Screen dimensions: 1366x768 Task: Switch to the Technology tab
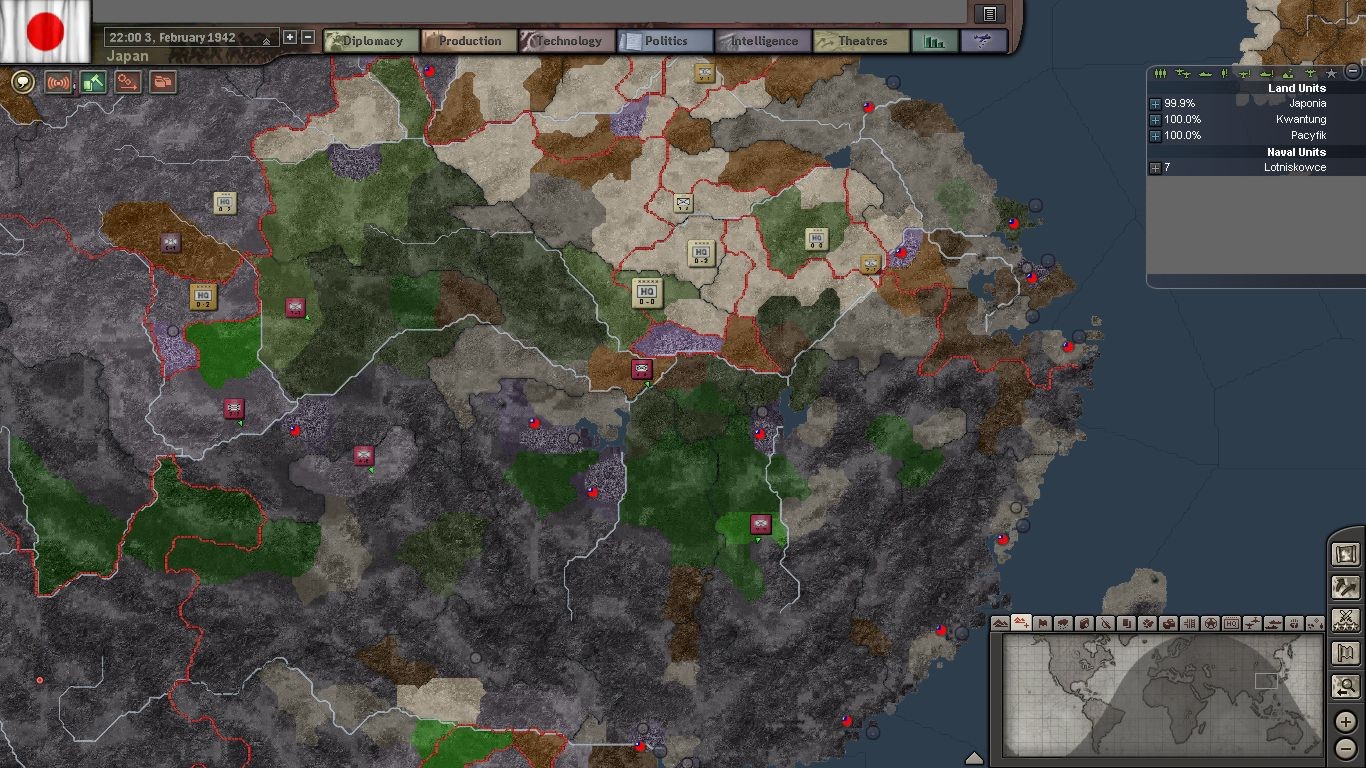[566, 41]
